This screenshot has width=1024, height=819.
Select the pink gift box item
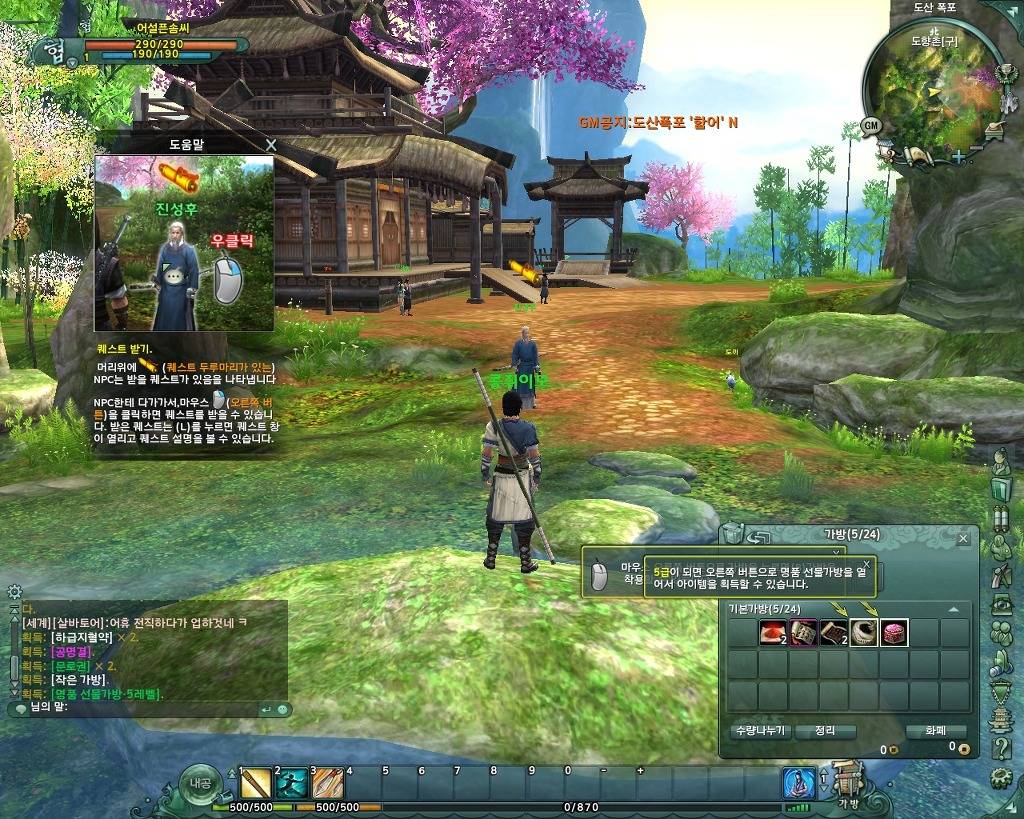point(894,633)
